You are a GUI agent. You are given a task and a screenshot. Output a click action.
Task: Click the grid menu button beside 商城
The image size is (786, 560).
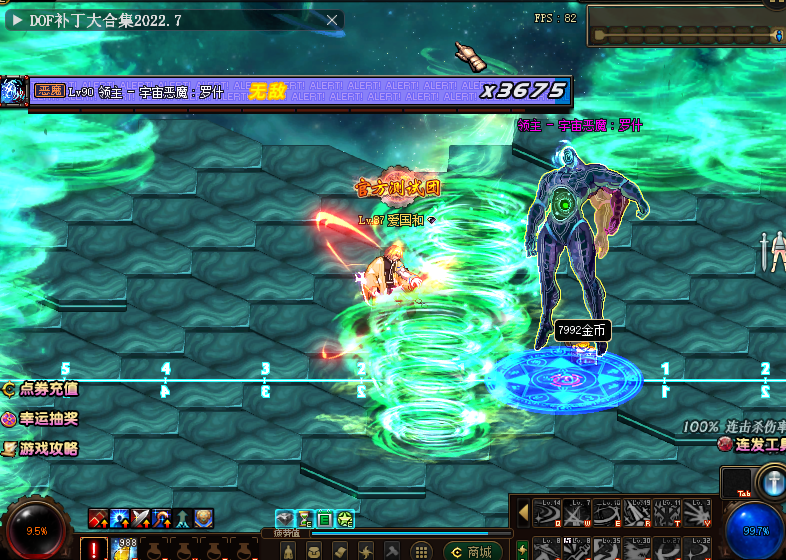click(423, 552)
